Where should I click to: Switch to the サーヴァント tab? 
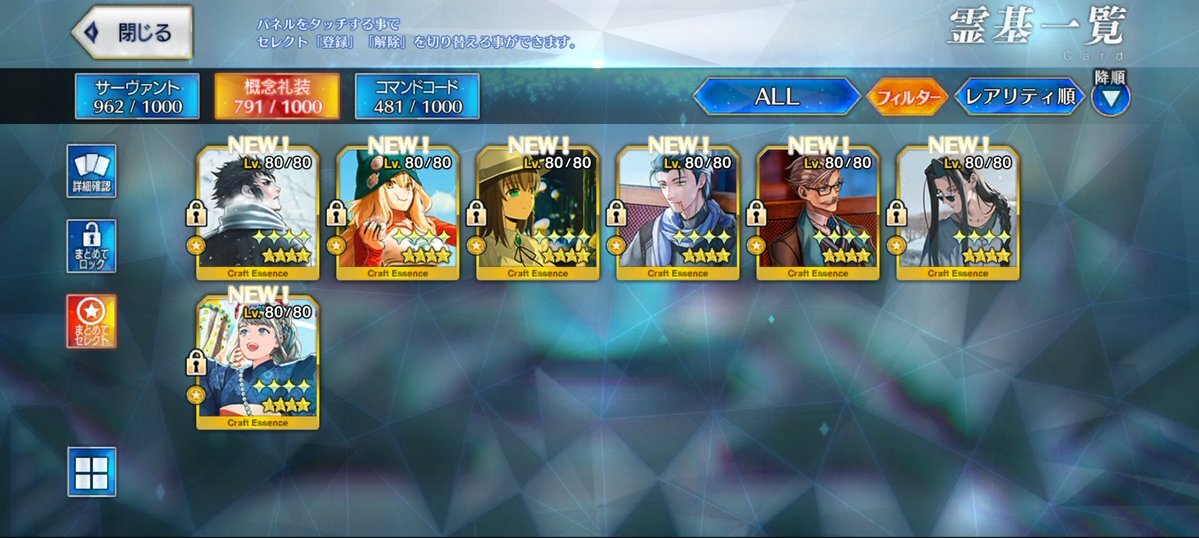pos(137,97)
